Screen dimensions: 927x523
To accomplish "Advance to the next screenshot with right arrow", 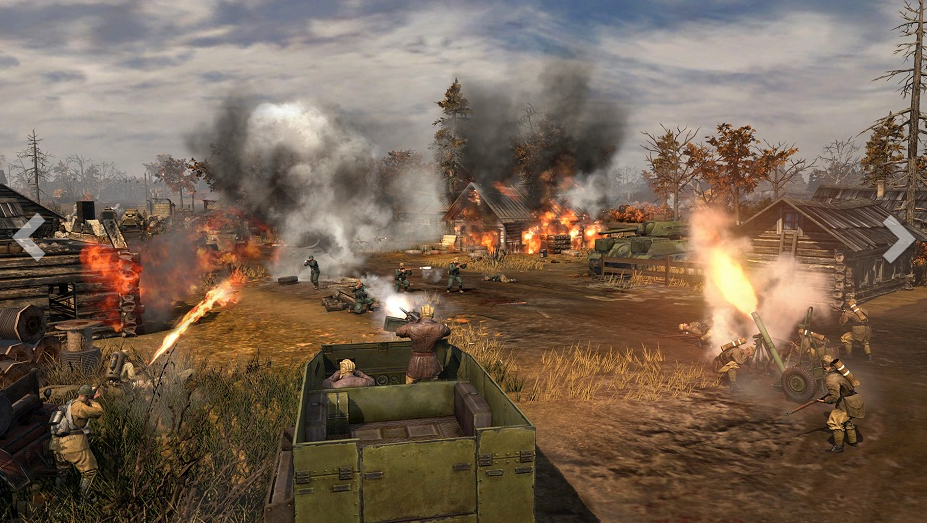I will pos(897,238).
